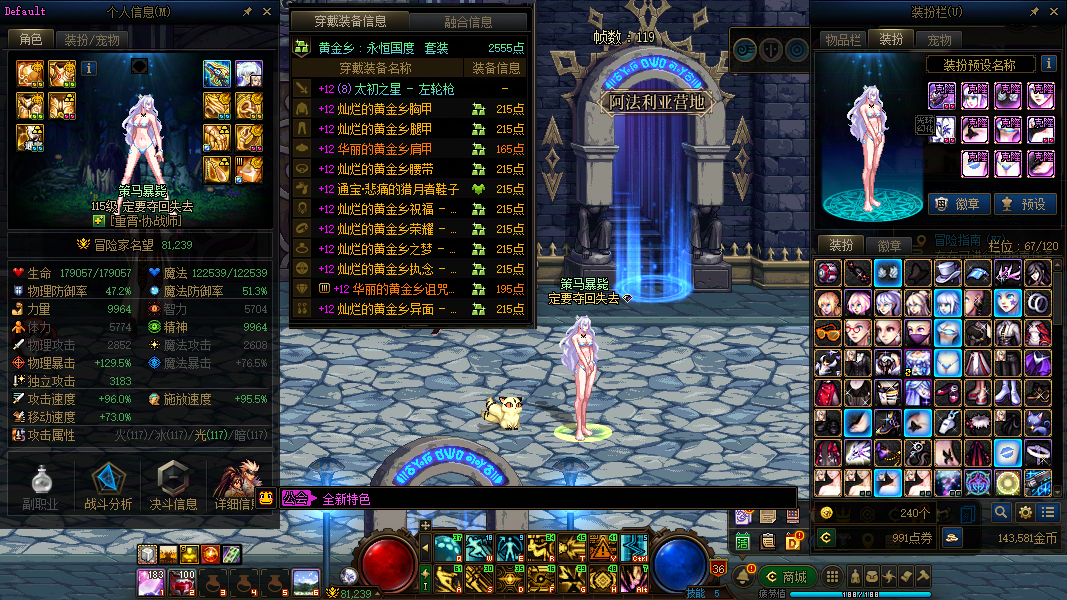Image resolution: width=1067 pixels, height=600 pixels.
Task: Open the 副职业 sub-profession panel
Action: tap(41, 487)
